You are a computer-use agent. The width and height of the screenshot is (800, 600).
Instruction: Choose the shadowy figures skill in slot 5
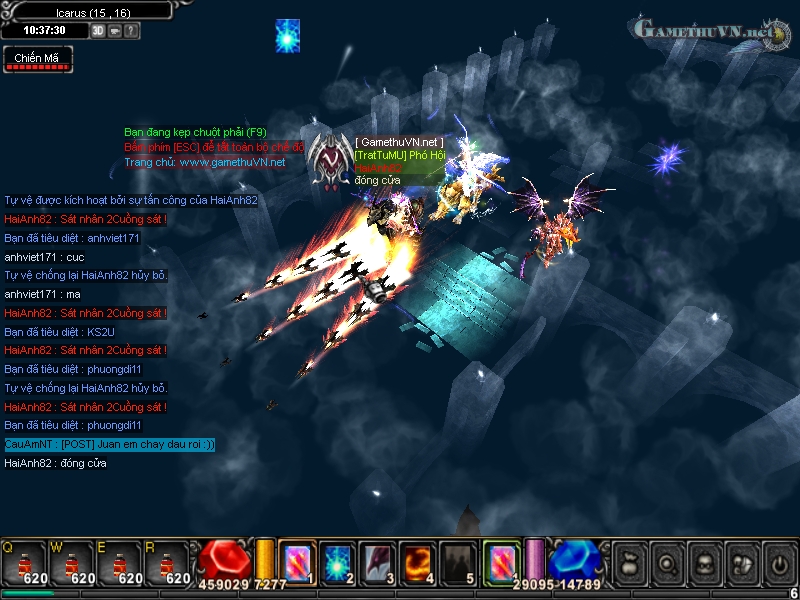[458, 562]
